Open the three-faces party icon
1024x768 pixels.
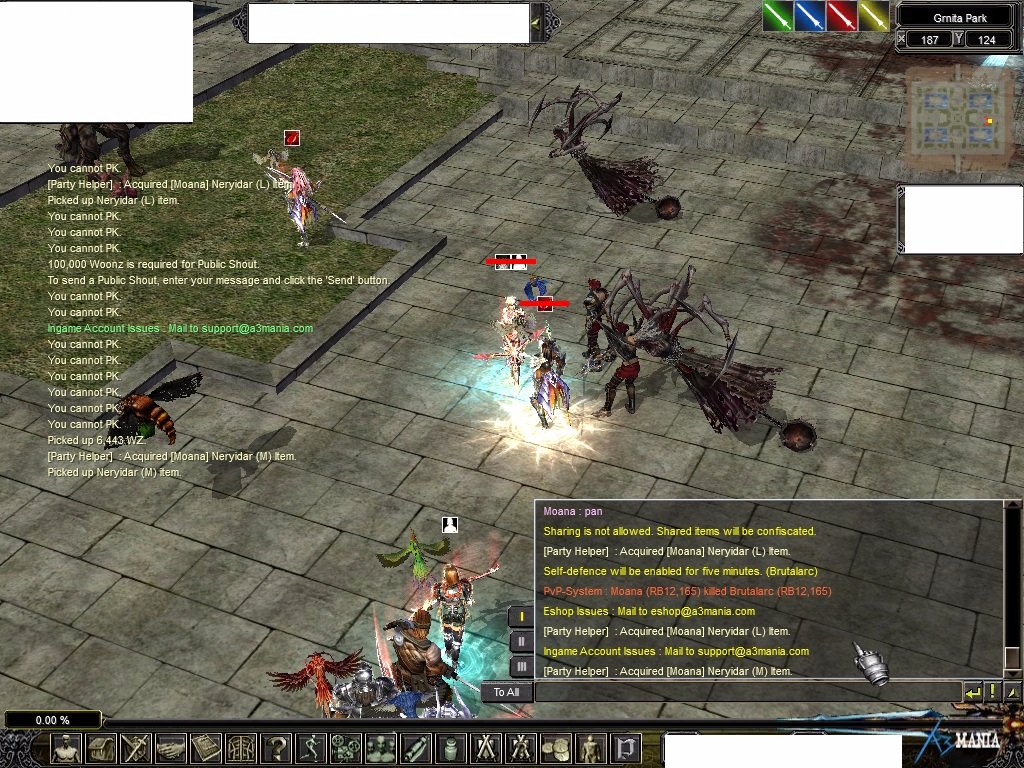(381, 748)
